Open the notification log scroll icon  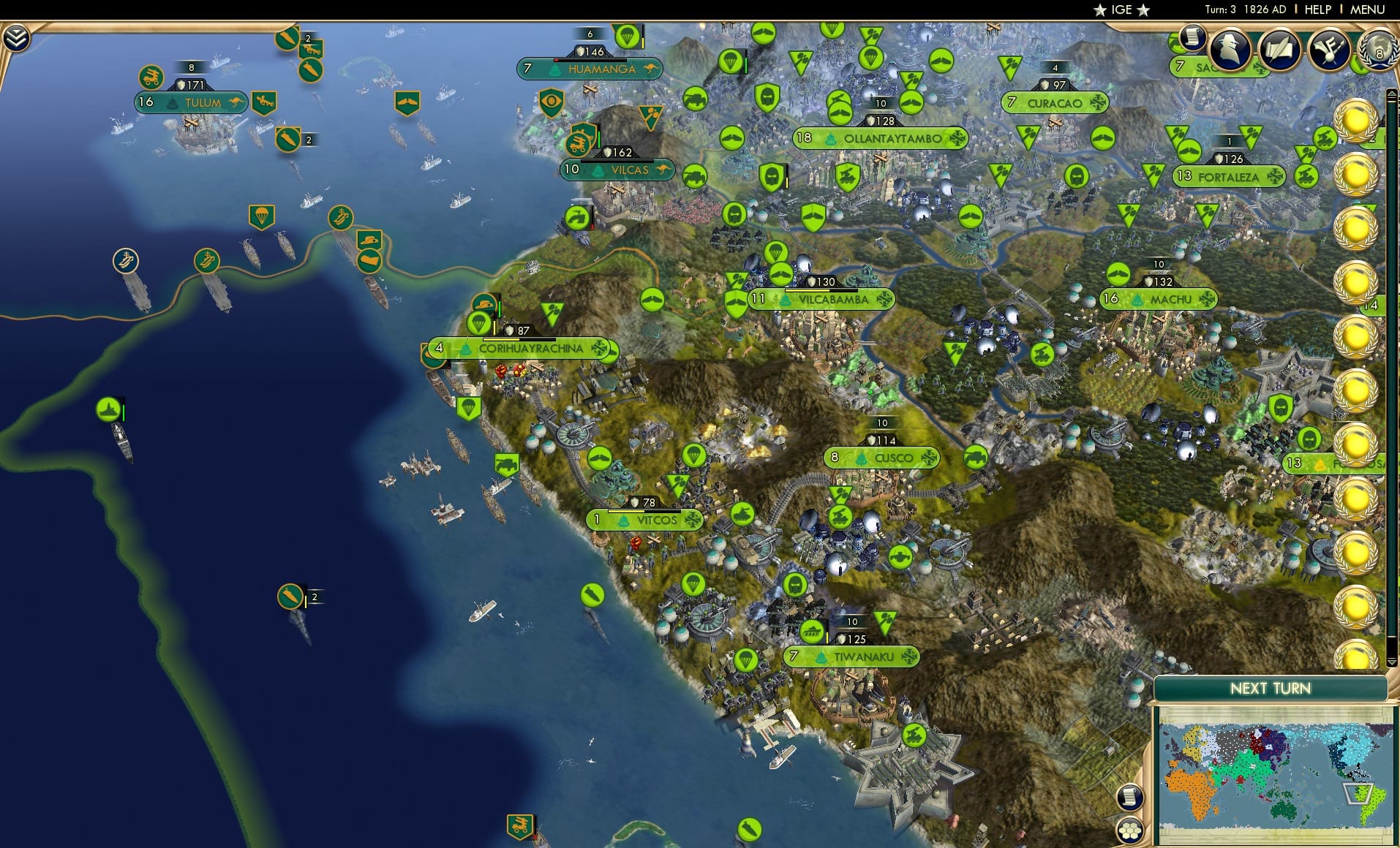tap(1194, 37)
